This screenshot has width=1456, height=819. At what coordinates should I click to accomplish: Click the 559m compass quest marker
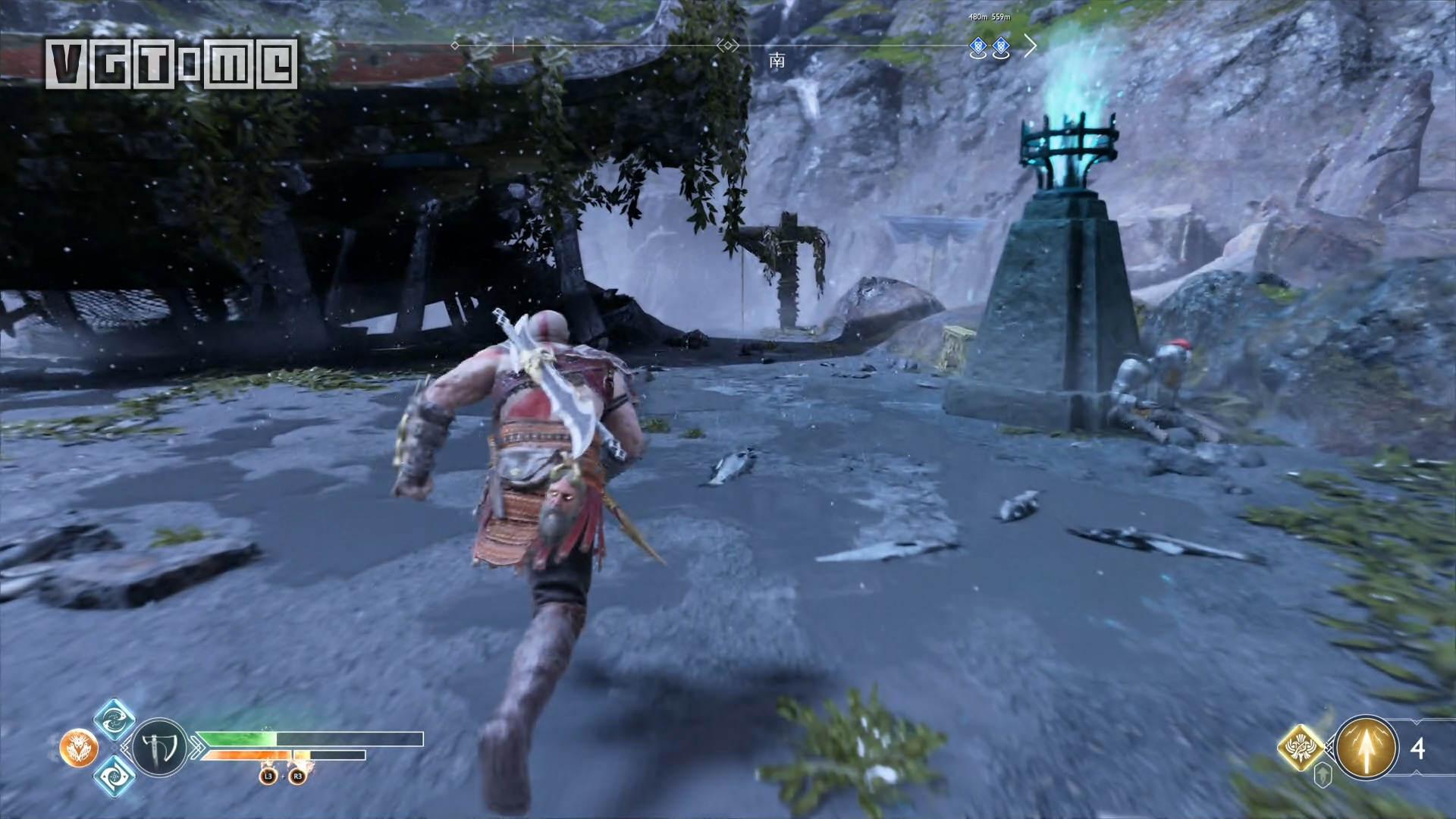pyautogui.click(x=1000, y=49)
